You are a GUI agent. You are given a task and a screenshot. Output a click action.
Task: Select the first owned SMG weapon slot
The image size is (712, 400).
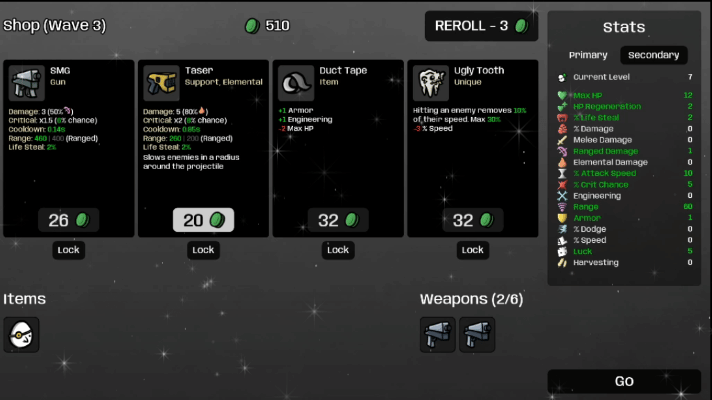click(x=437, y=335)
